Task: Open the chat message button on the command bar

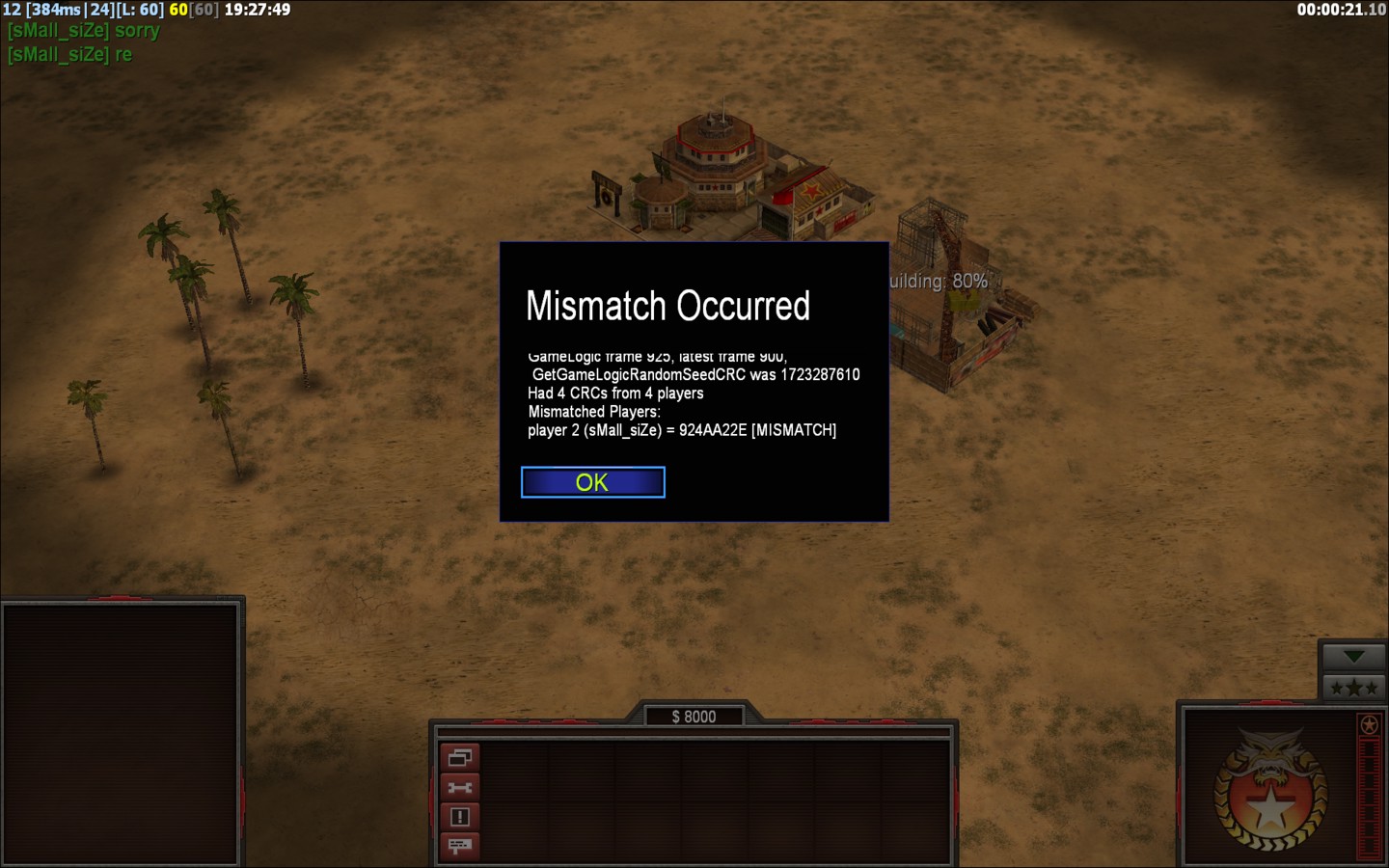Action: (460, 846)
